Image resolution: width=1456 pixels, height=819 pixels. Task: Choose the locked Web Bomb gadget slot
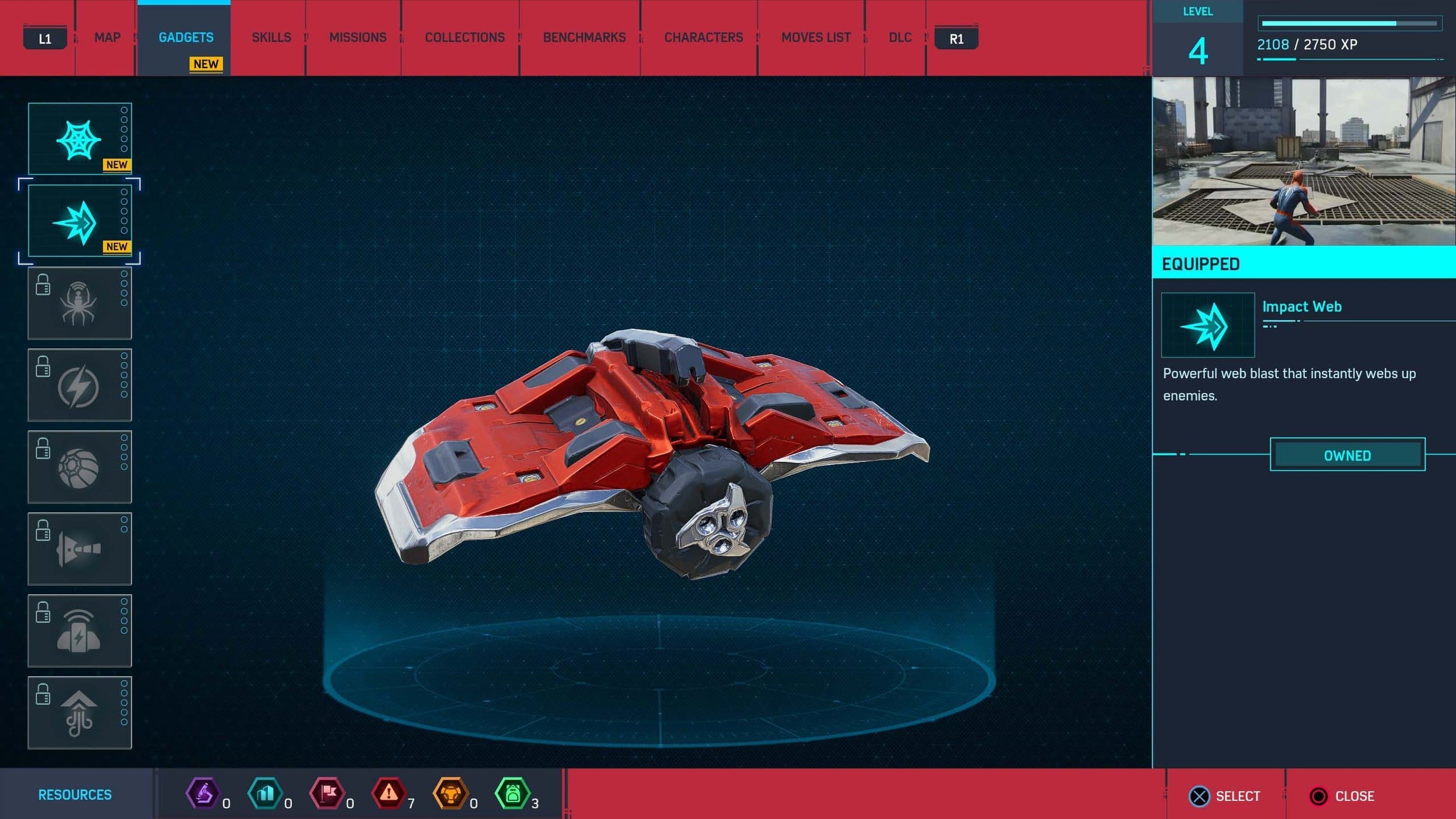[x=80, y=467]
